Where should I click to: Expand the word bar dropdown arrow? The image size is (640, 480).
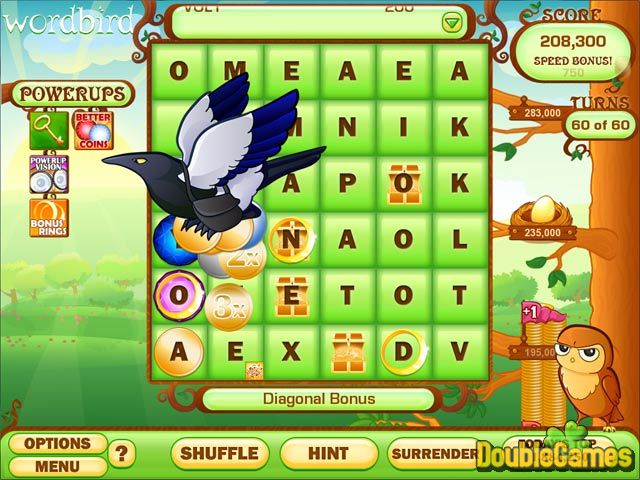(452, 22)
